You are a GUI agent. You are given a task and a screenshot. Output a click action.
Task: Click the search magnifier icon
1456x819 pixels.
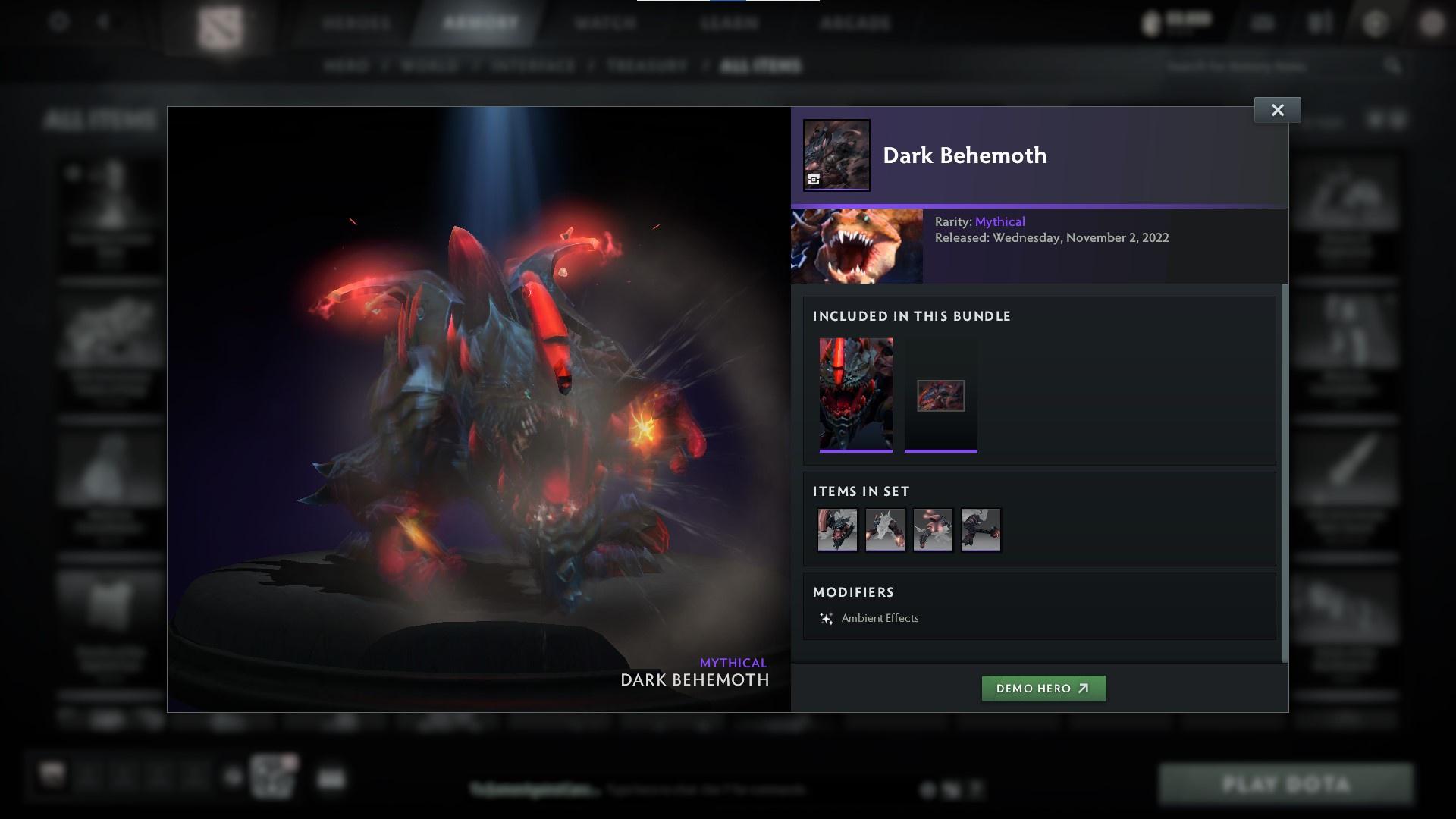1395,66
